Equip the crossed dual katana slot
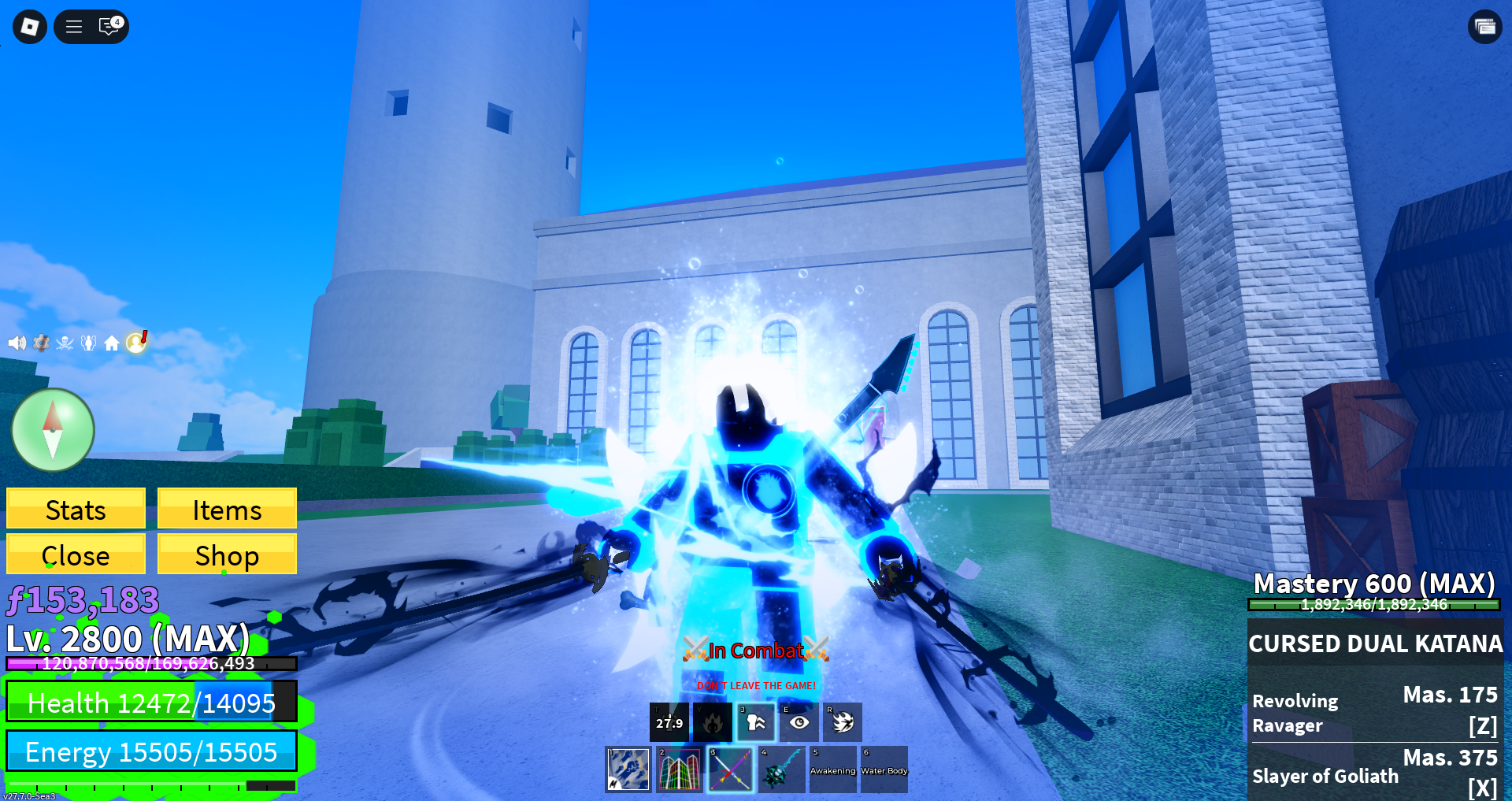Image resolution: width=1512 pixels, height=801 pixels. coord(730,769)
